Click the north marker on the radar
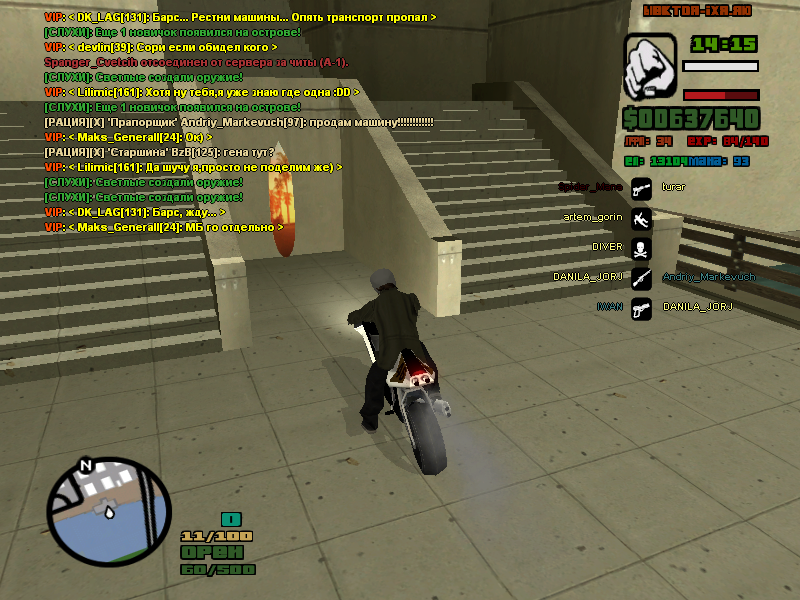Screen dimensions: 800x600 coord(86,466)
